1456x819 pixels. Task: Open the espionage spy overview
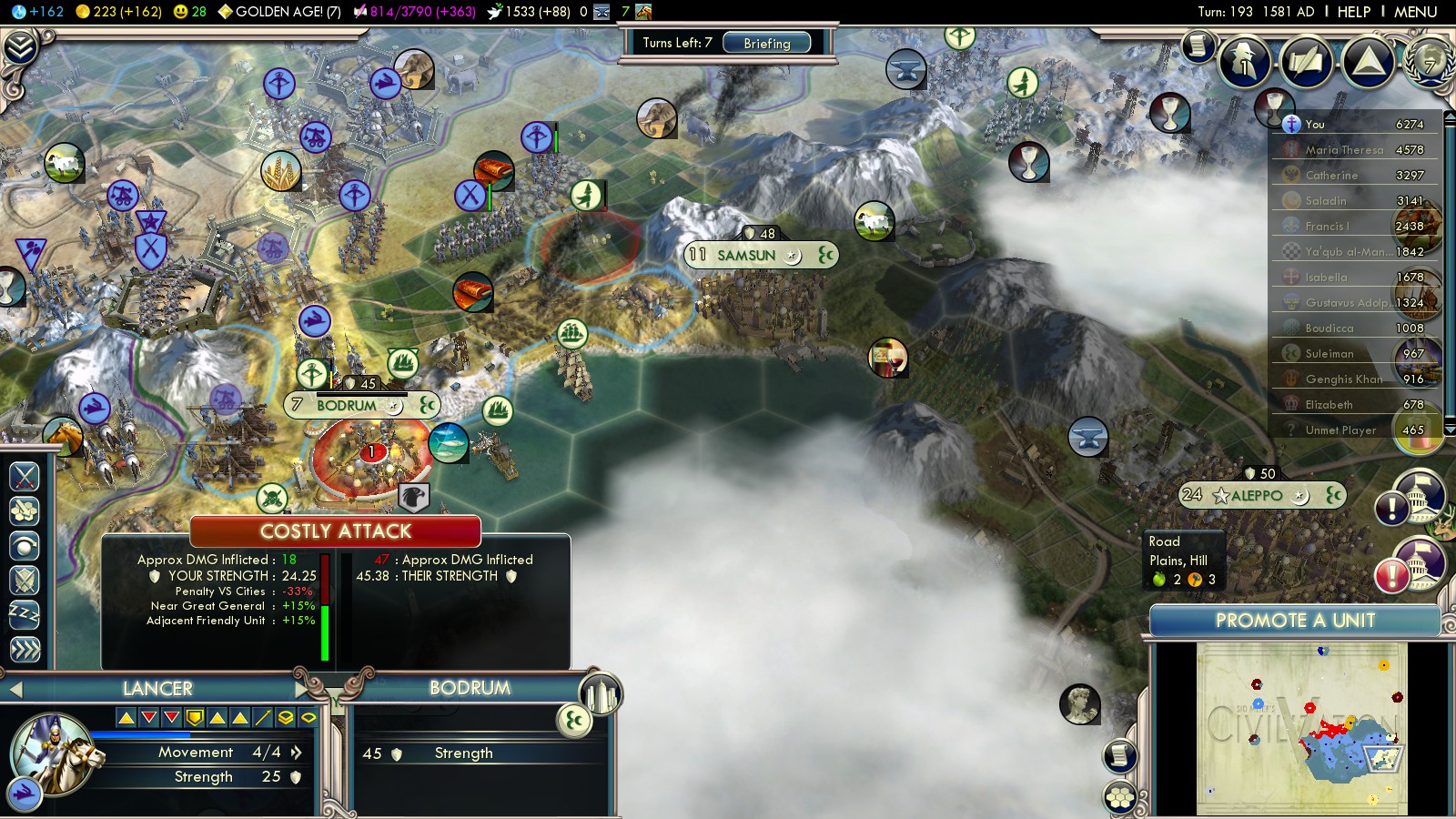(1244, 61)
